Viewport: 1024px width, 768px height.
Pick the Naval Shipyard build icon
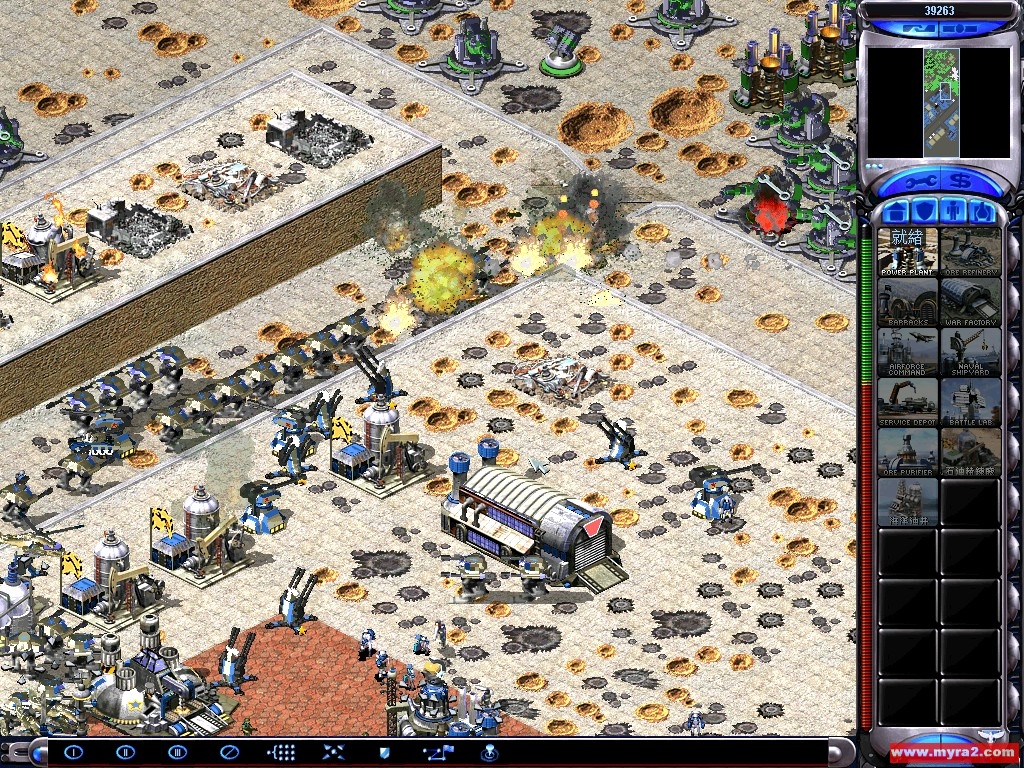pyautogui.click(x=970, y=351)
